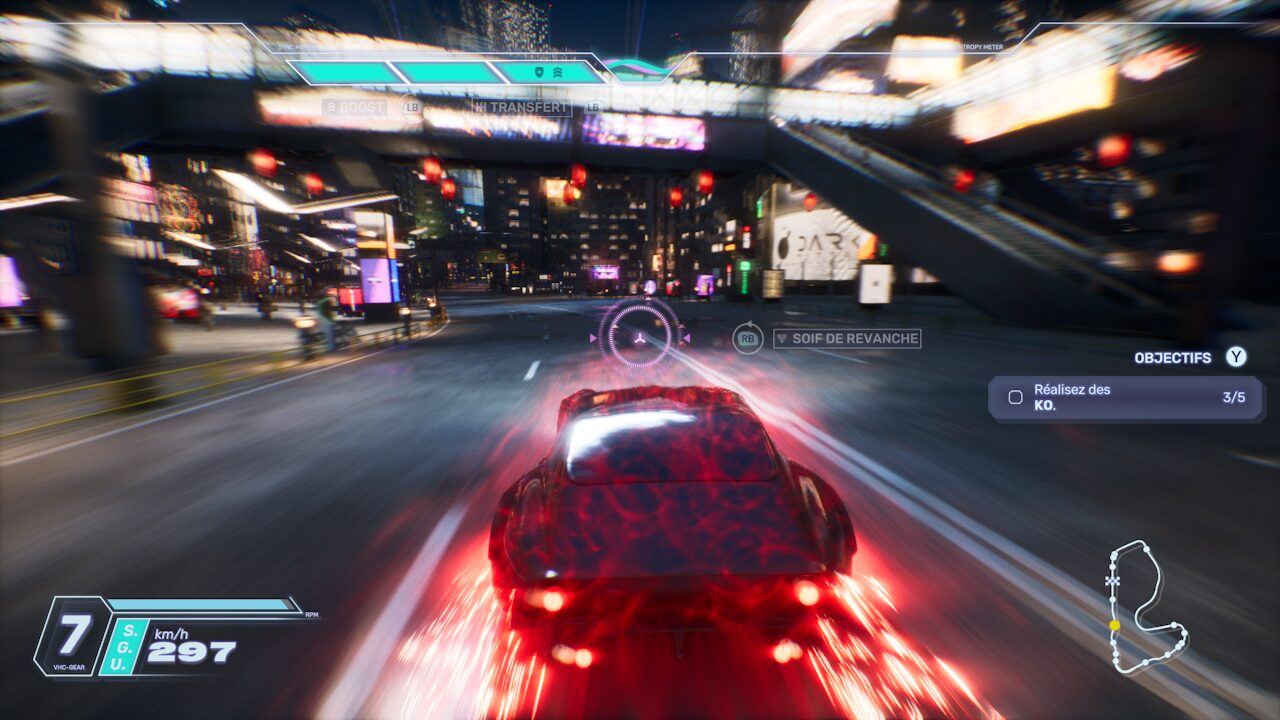Open the OBJECTIFS panel header
This screenshot has width=1280, height=720.
(1172, 358)
